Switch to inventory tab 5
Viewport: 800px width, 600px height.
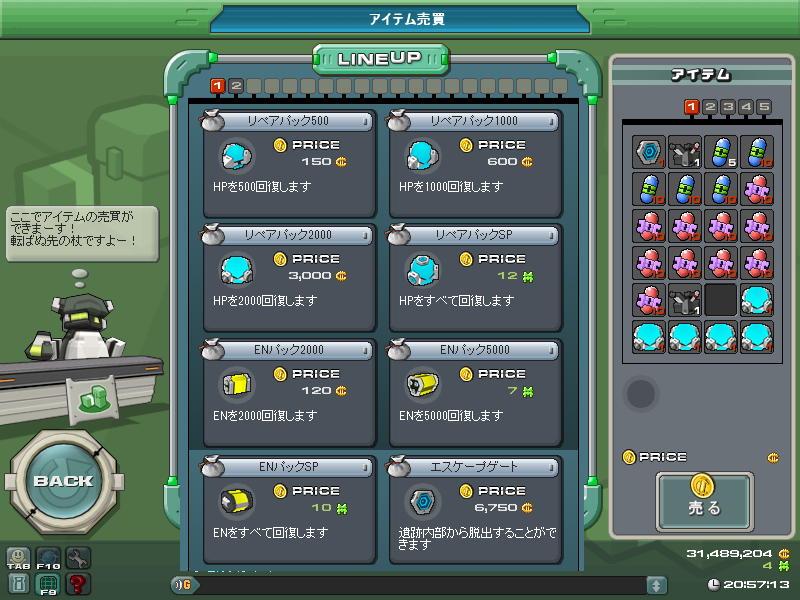click(764, 107)
